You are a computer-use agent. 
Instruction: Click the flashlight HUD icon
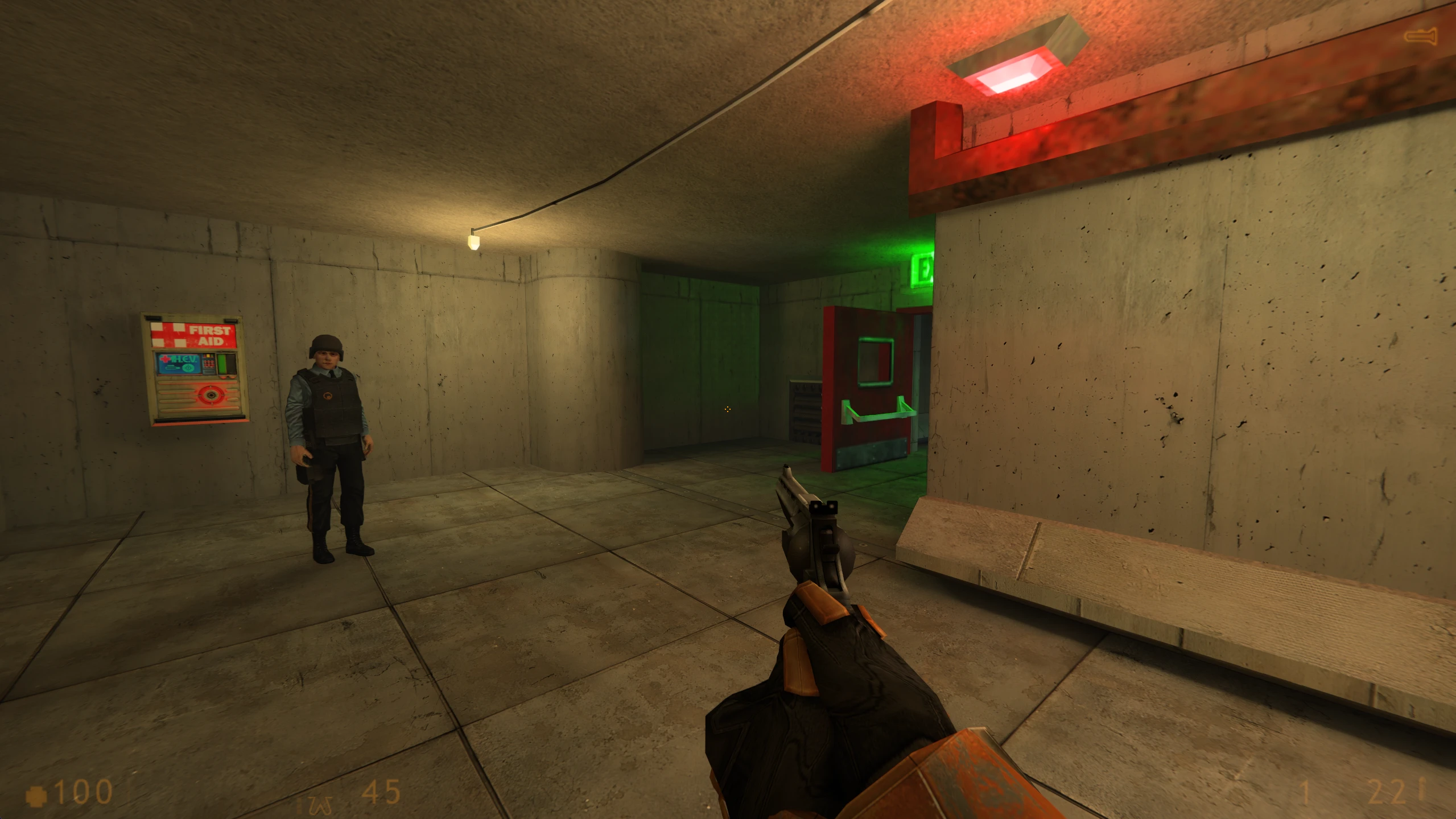[x=1420, y=36]
